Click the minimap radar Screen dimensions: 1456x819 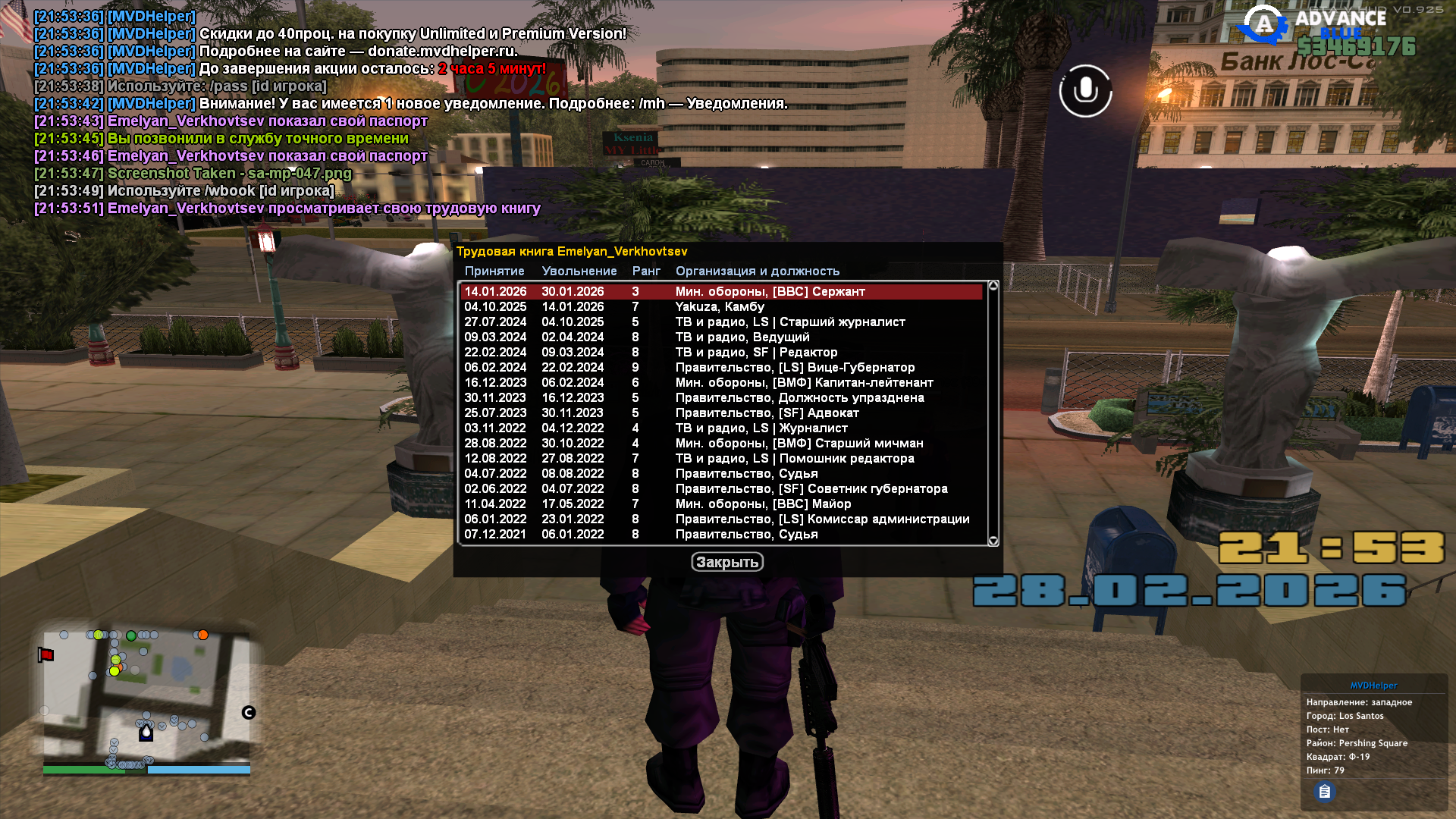(146, 698)
